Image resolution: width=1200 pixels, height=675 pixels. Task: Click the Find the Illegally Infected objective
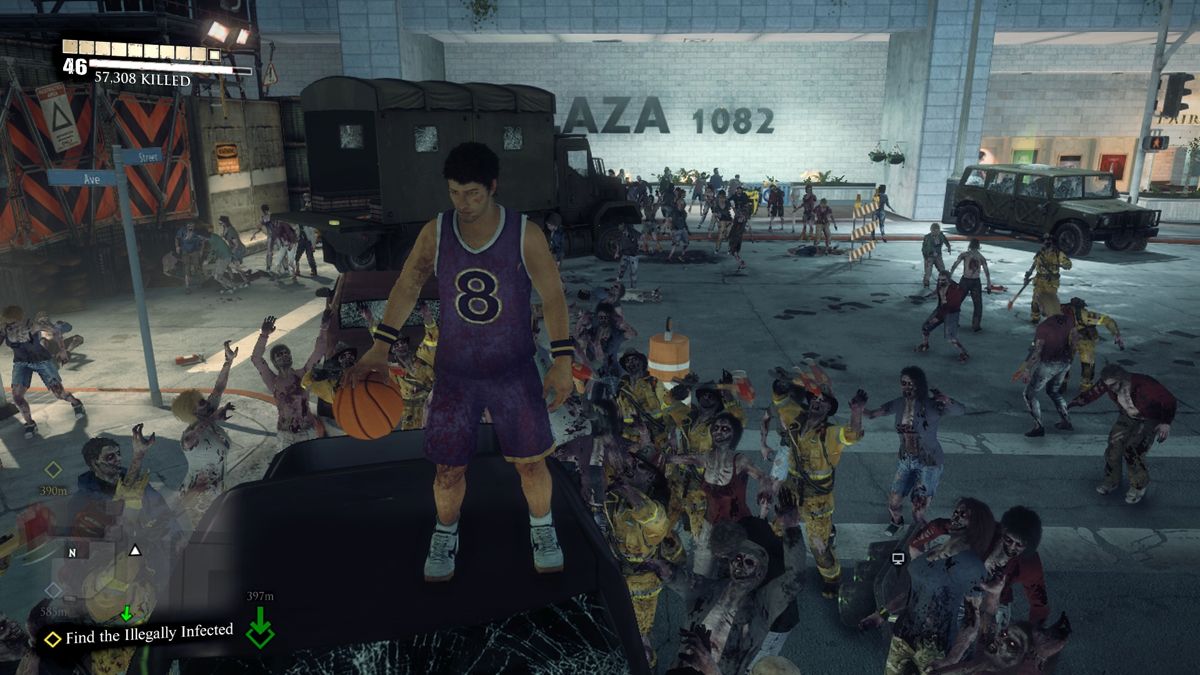click(x=148, y=632)
